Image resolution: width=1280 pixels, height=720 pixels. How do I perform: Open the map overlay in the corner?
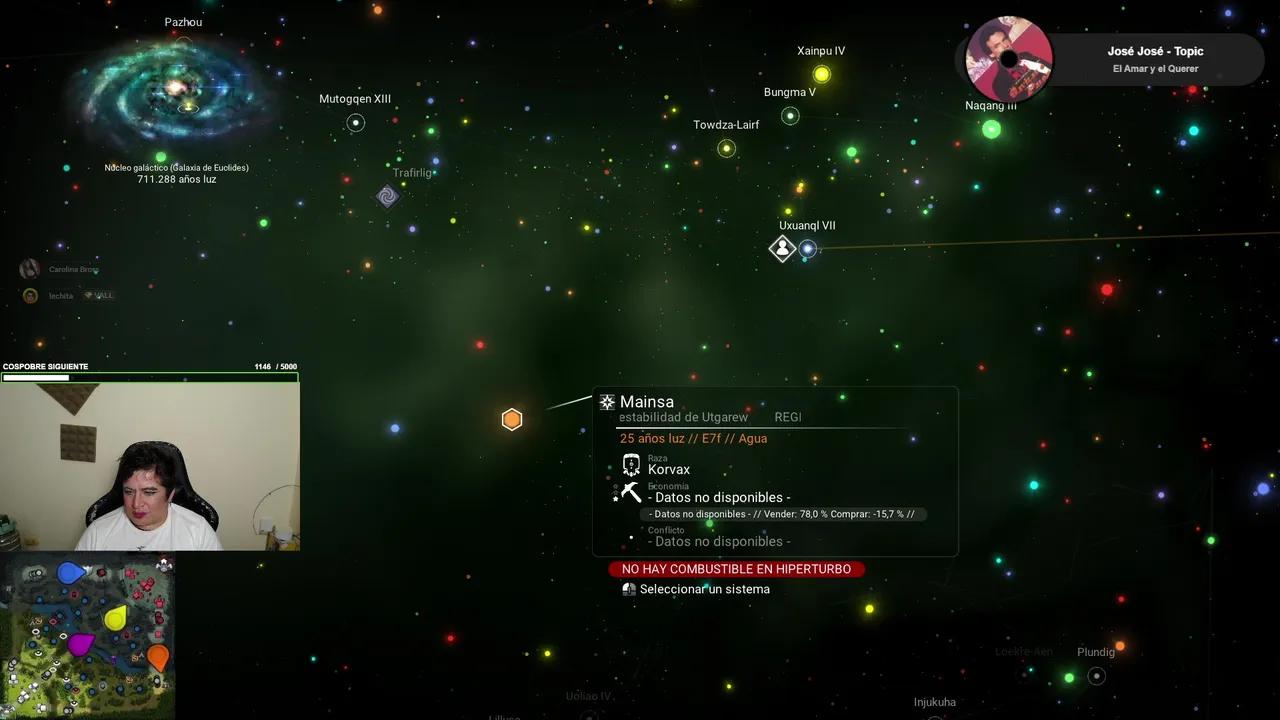(88, 635)
